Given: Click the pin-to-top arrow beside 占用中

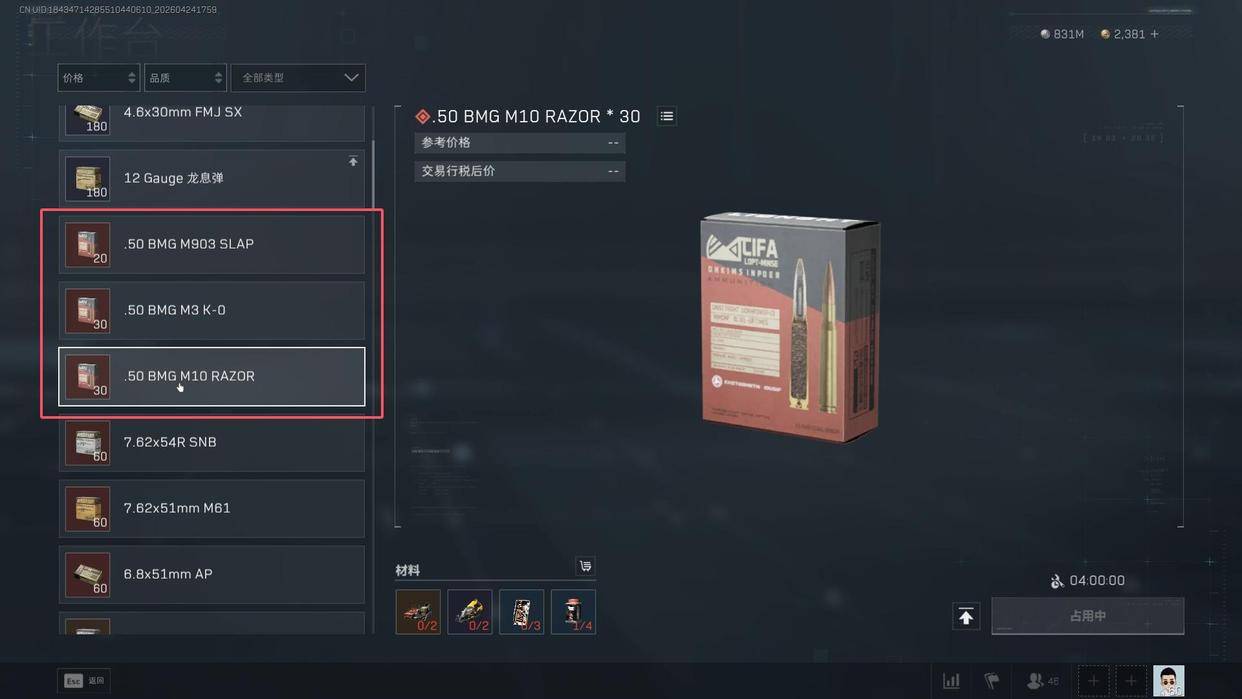Looking at the screenshot, I should coord(966,617).
